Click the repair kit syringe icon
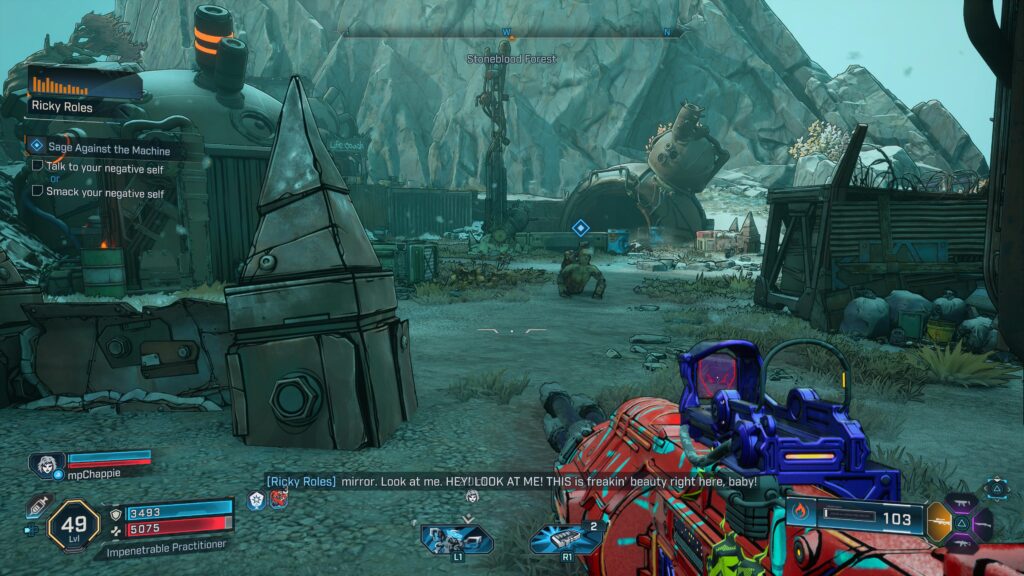 pos(40,505)
